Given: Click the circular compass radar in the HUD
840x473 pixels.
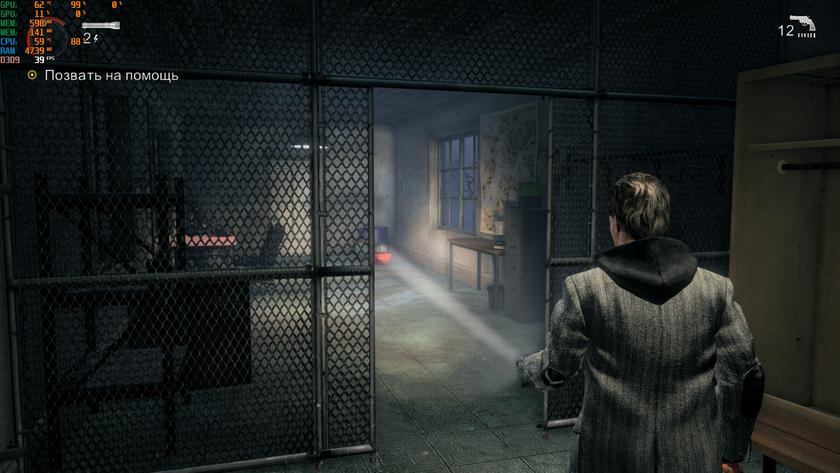Looking at the screenshot, I should [x=46, y=38].
